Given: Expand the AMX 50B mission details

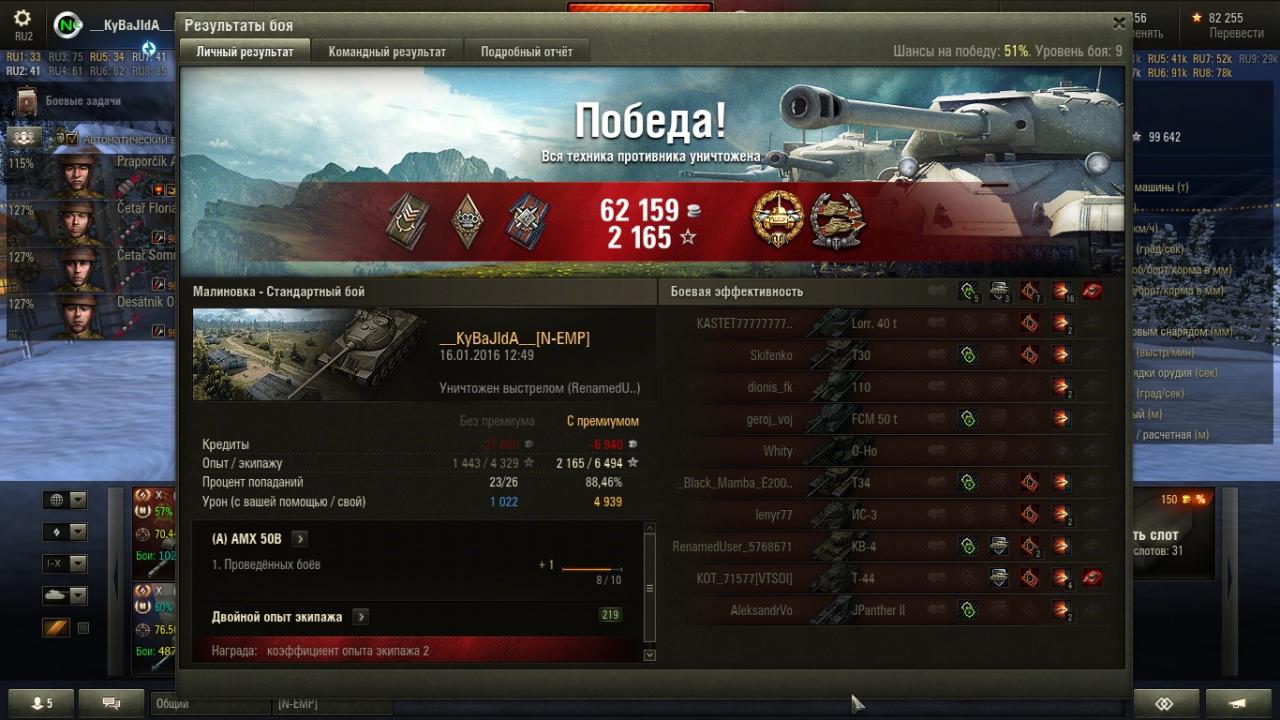Looking at the screenshot, I should tap(299, 539).
